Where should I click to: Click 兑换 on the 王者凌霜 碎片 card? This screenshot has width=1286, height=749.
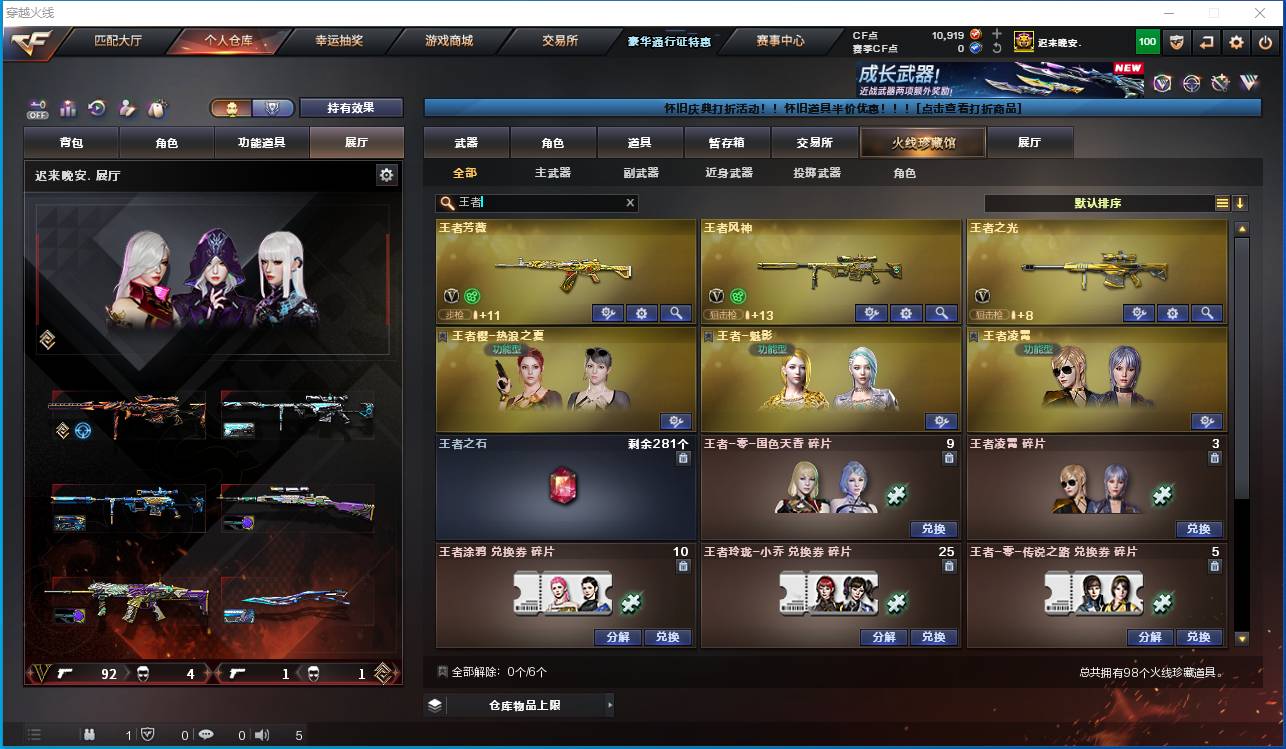(x=1199, y=529)
